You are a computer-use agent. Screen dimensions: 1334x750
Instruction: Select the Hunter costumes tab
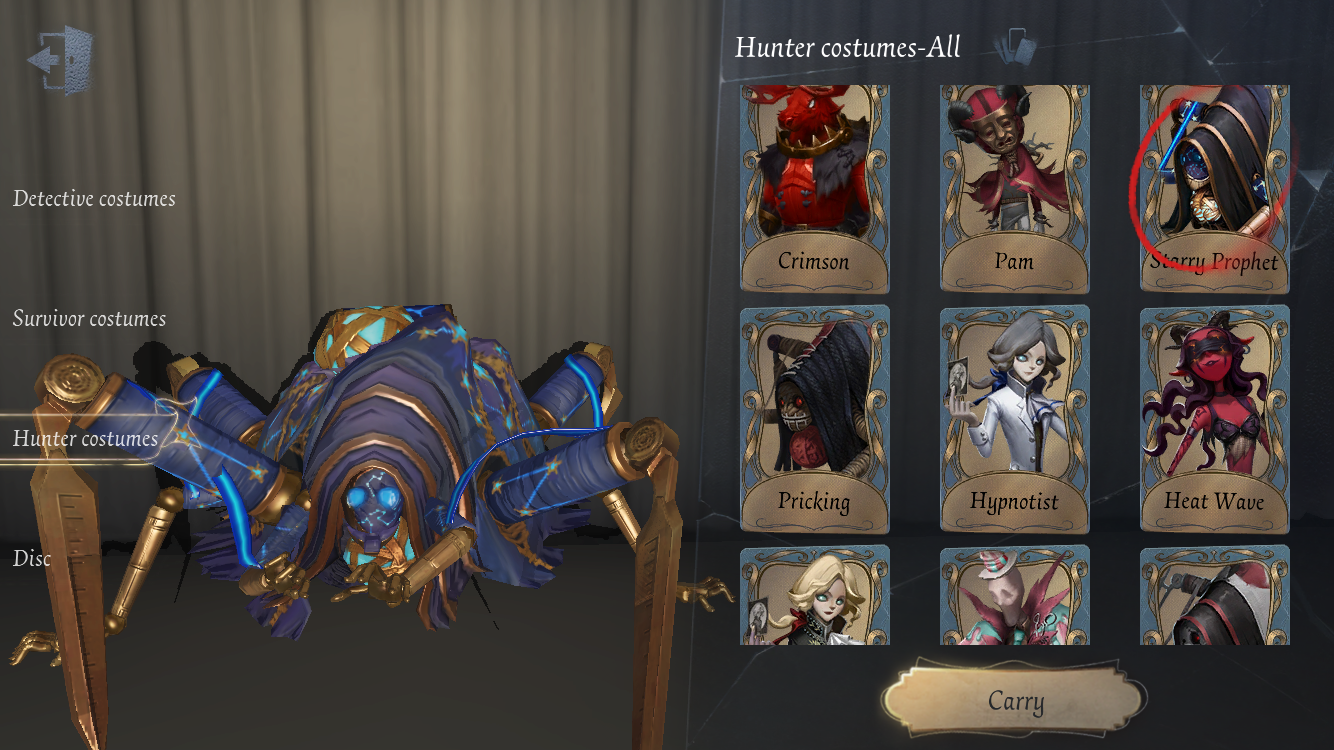pyautogui.click(x=85, y=439)
